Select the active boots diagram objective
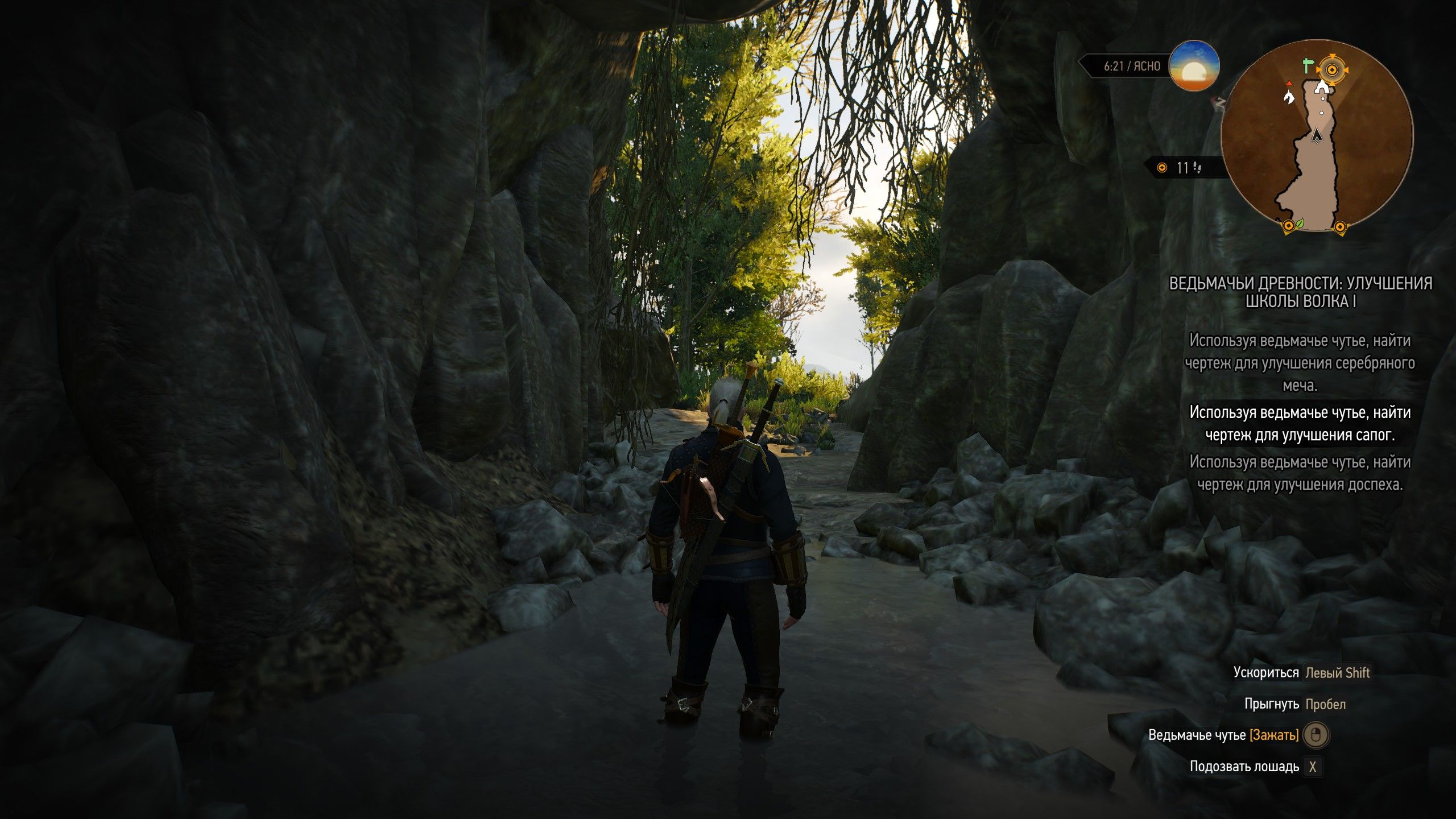This screenshot has width=1456, height=819. click(1300, 424)
